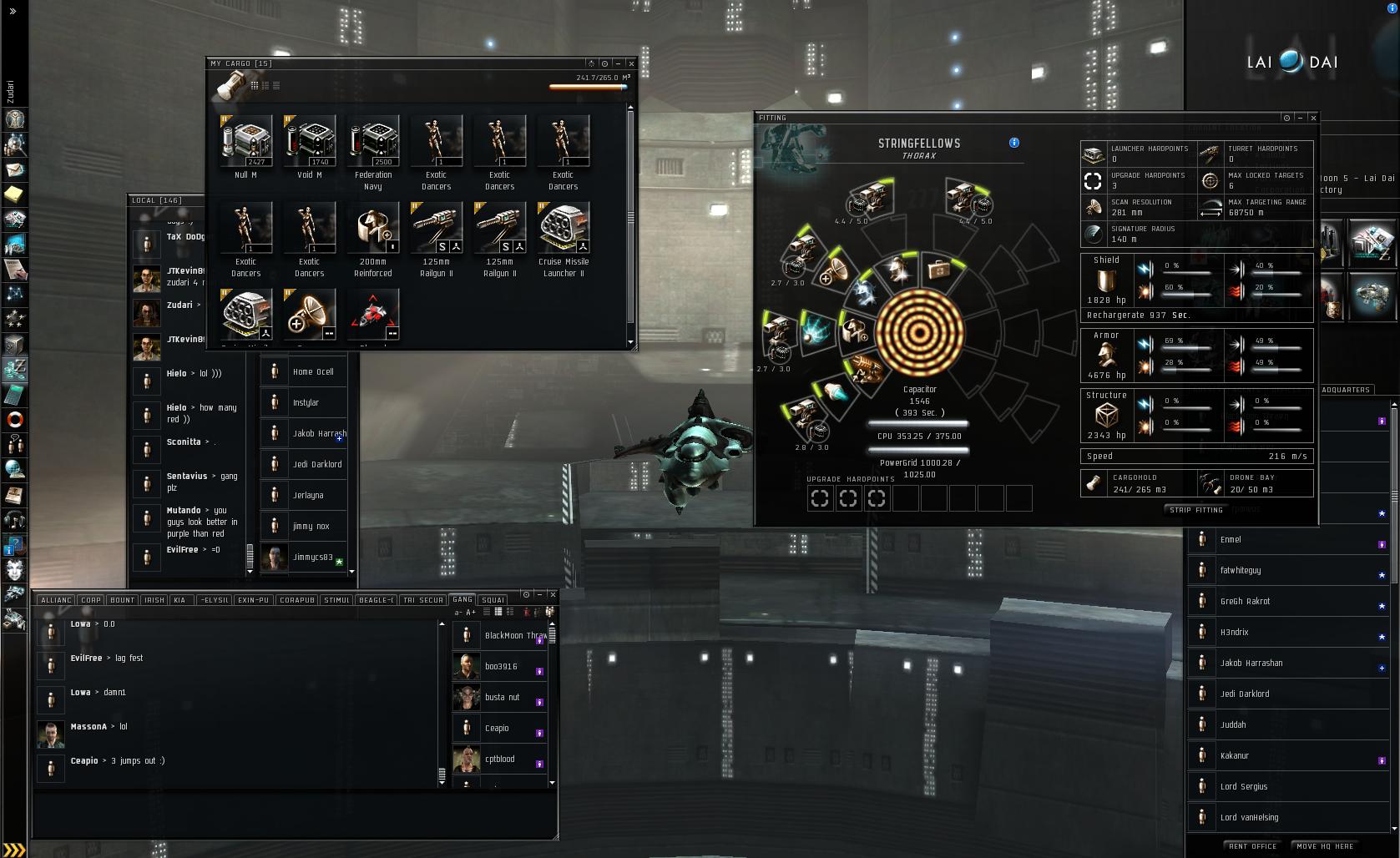Viewport: 1400px width, 858px height.
Task: Select the Void M ammo stack
Action: coord(309,142)
